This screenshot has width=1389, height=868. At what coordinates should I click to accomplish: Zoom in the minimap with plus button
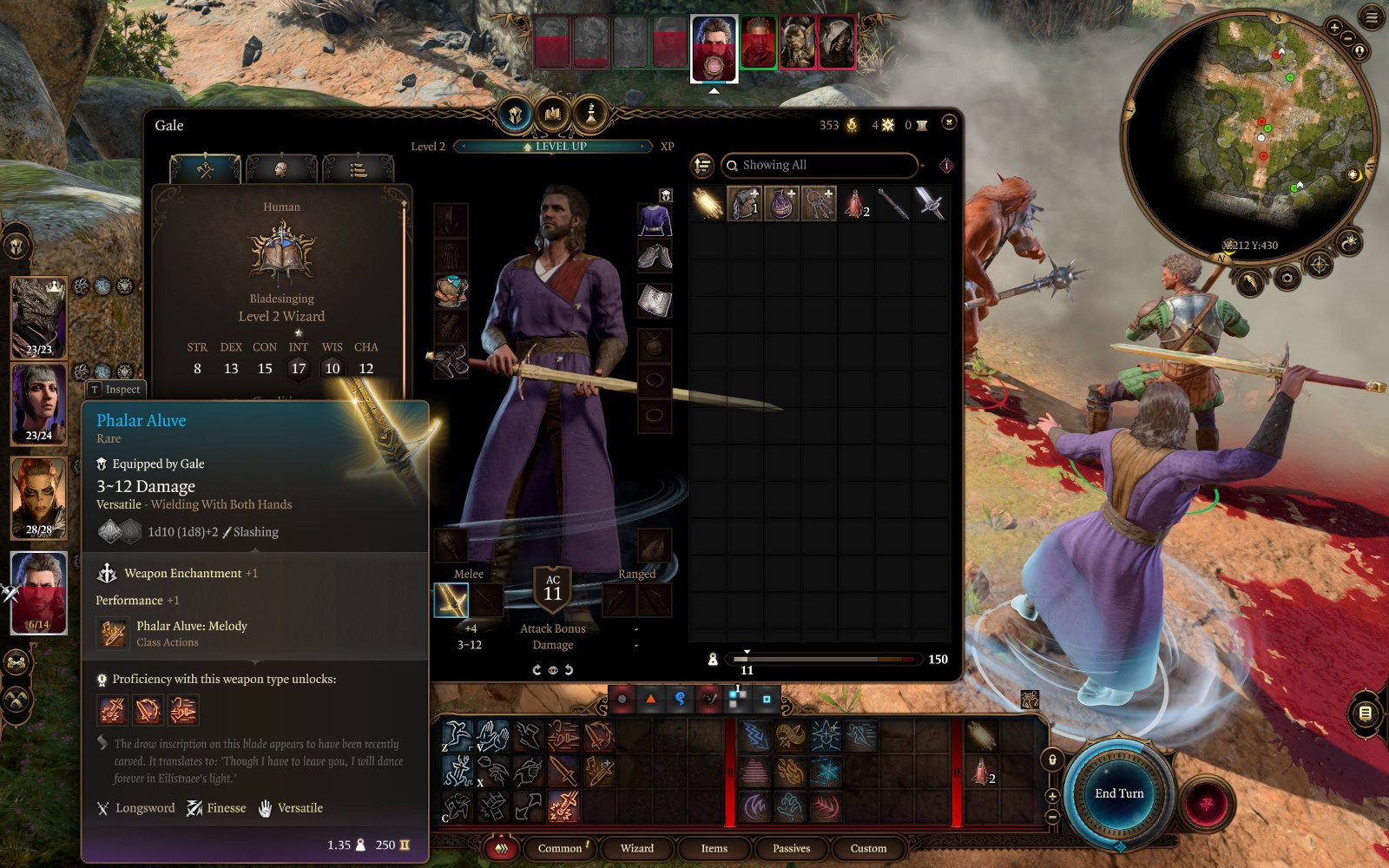point(1334,28)
